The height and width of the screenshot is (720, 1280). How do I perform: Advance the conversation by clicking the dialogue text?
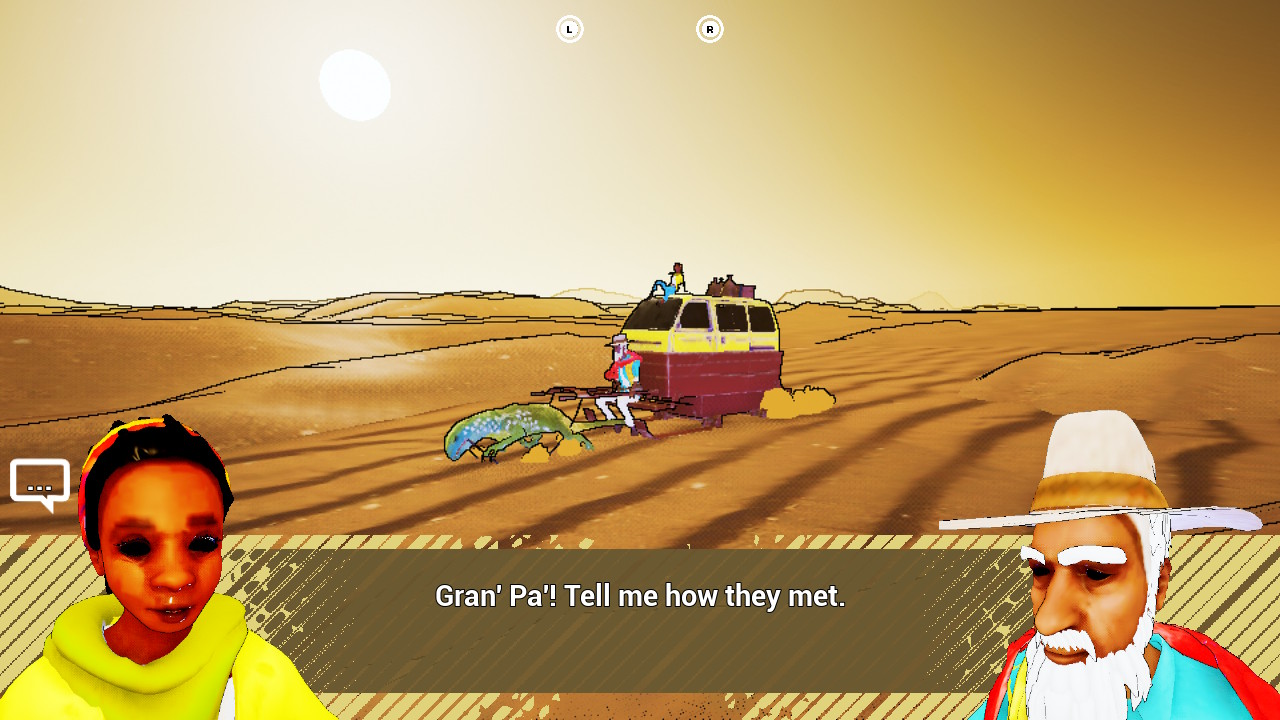[x=640, y=596]
